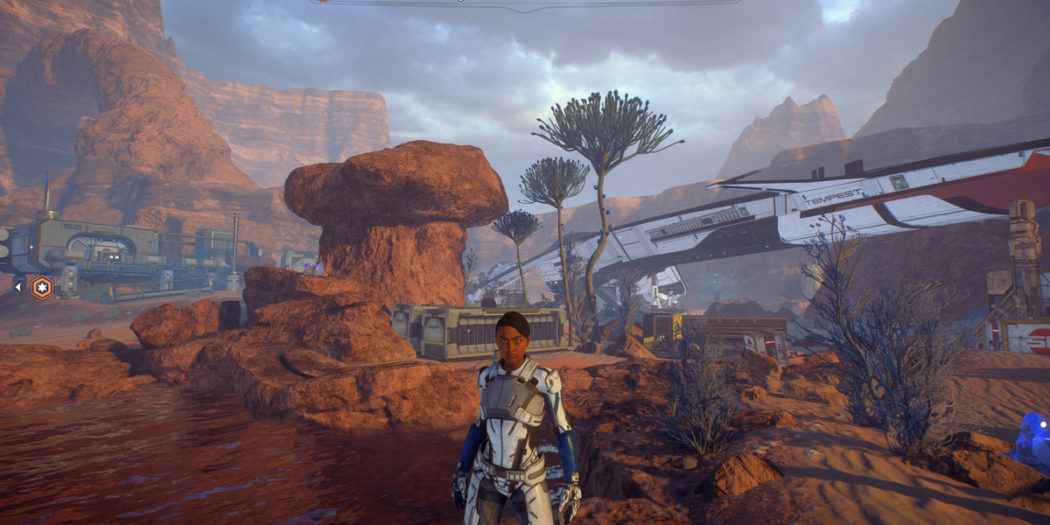This screenshot has width=1050, height=525.
Task: Click the compass bar at the top
Action: [525, 3]
